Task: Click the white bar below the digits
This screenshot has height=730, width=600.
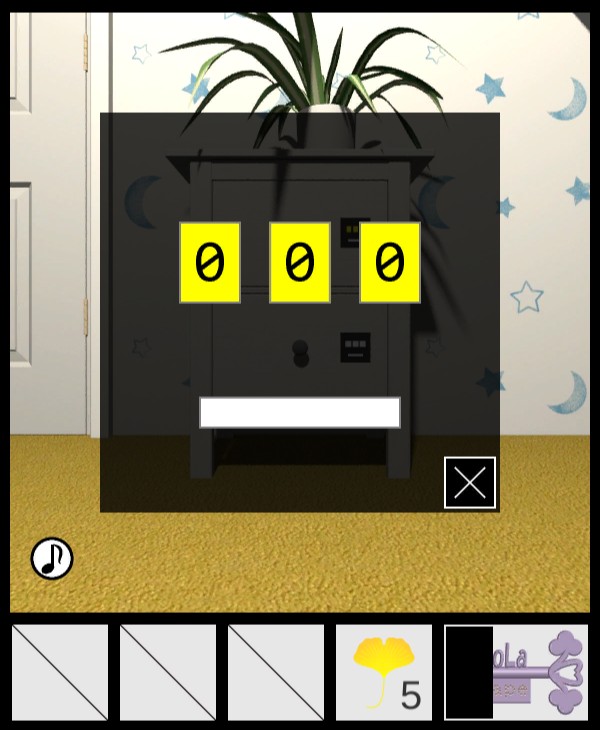Action: coord(300,412)
